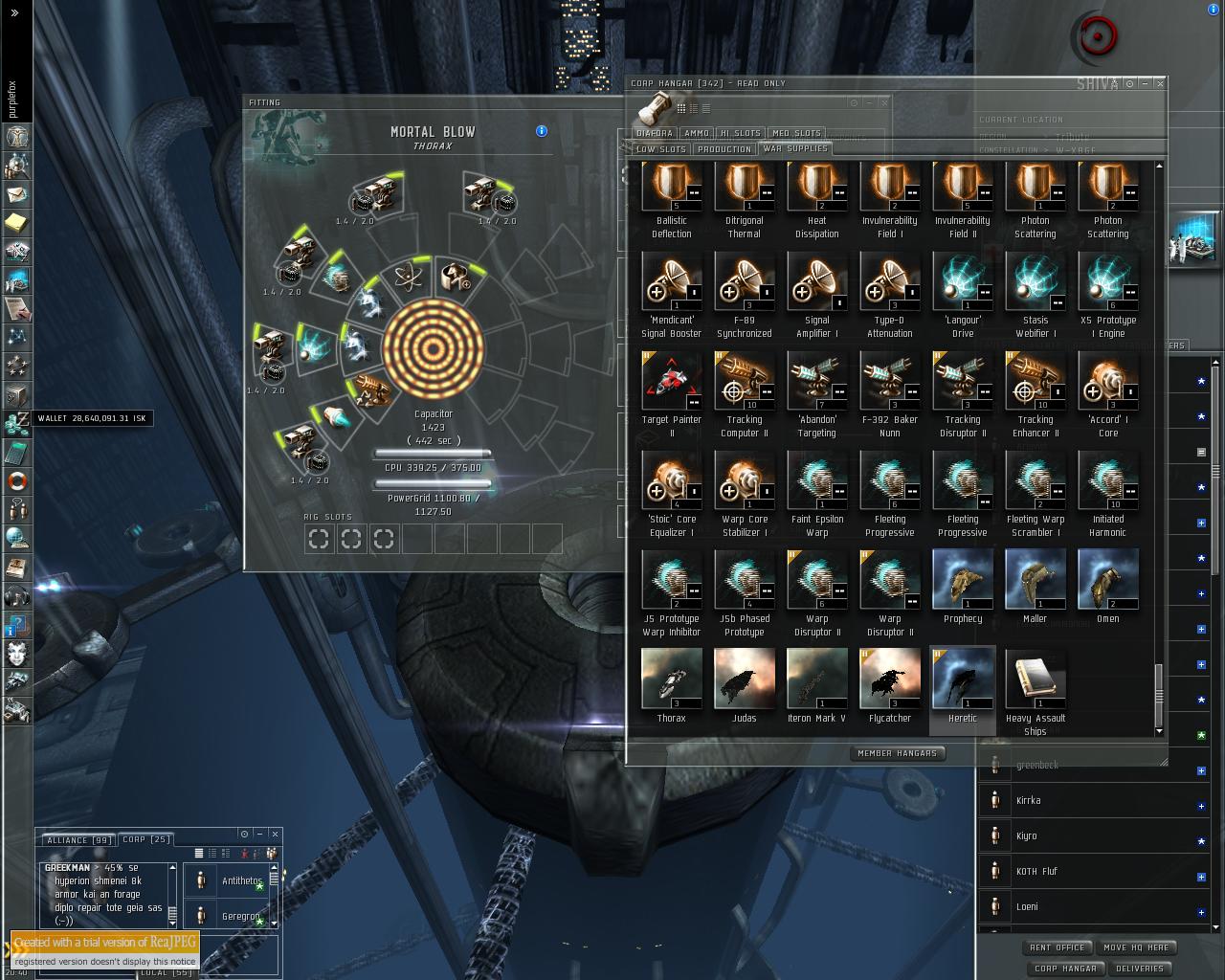Screen dimensions: 1225x980
Task: Select the Hi Slots tab
Action: (x=741, y=133)
